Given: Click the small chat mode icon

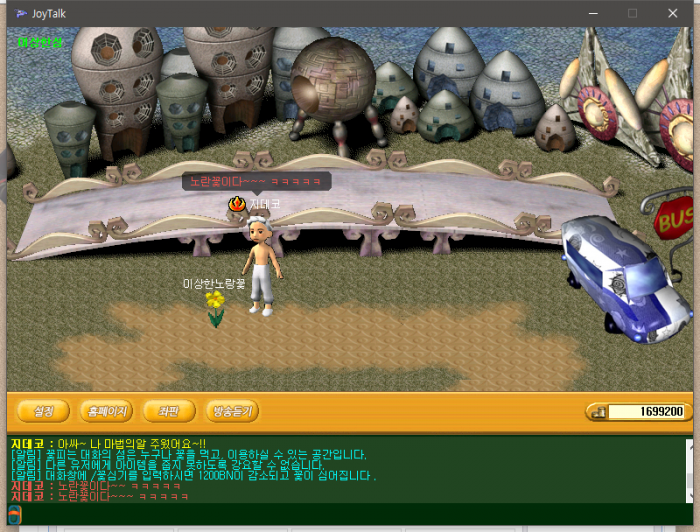Looking at the screenshot, I should pos(14,514).
